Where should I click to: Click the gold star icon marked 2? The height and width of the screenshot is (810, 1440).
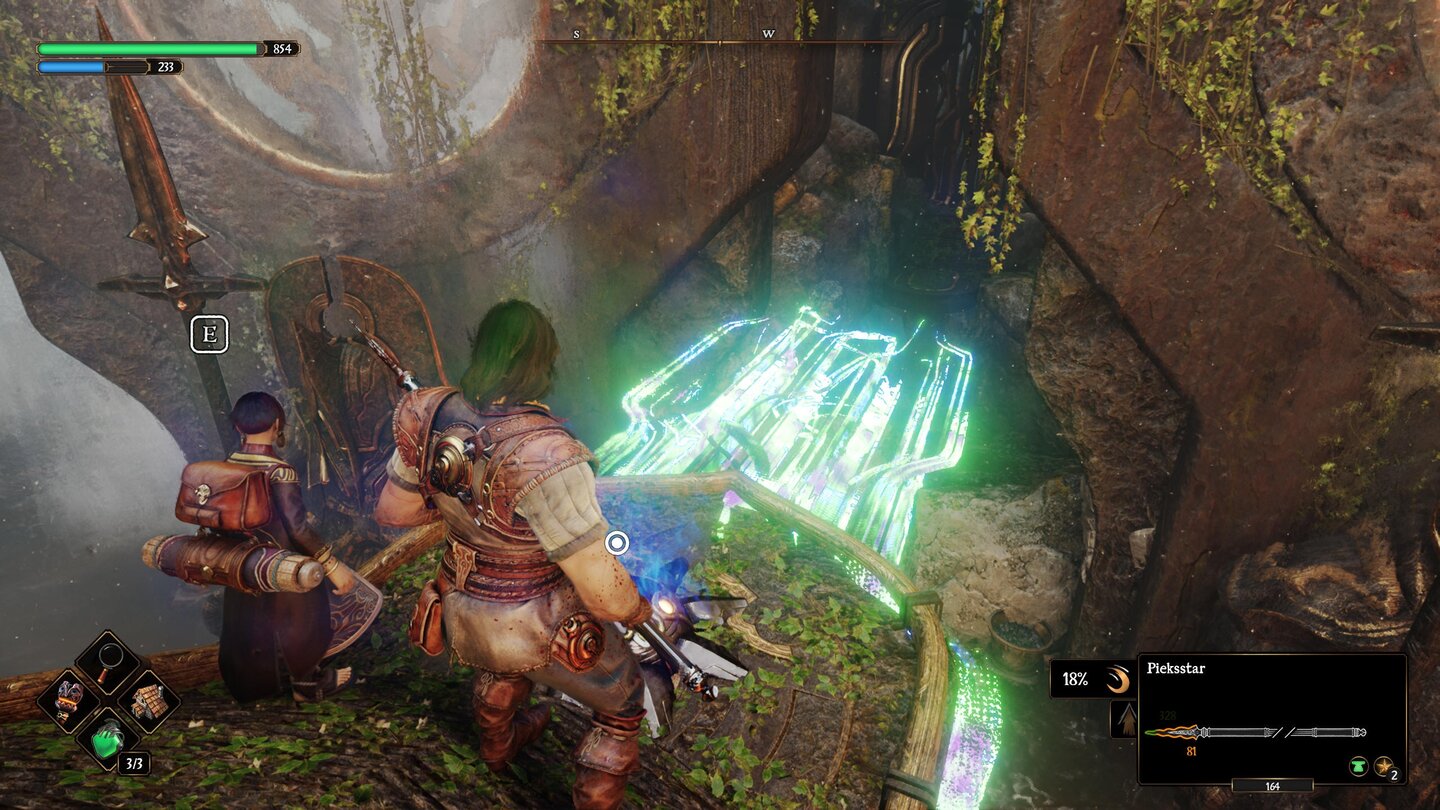point(1382,766)
